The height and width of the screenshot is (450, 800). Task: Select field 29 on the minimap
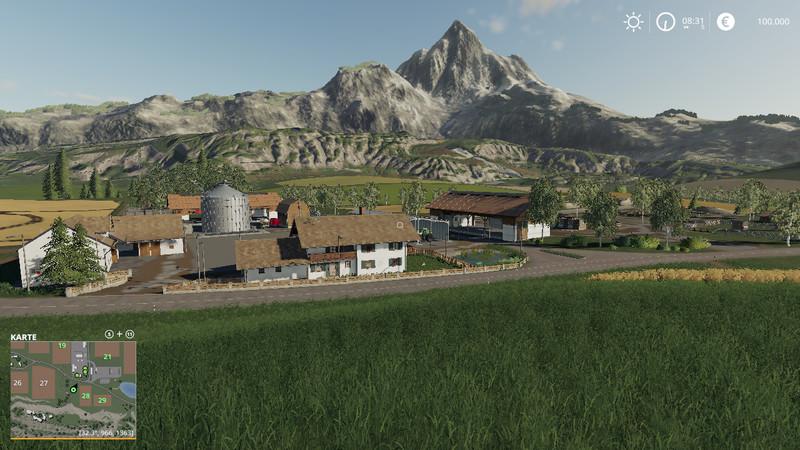[x=101, y=400]
